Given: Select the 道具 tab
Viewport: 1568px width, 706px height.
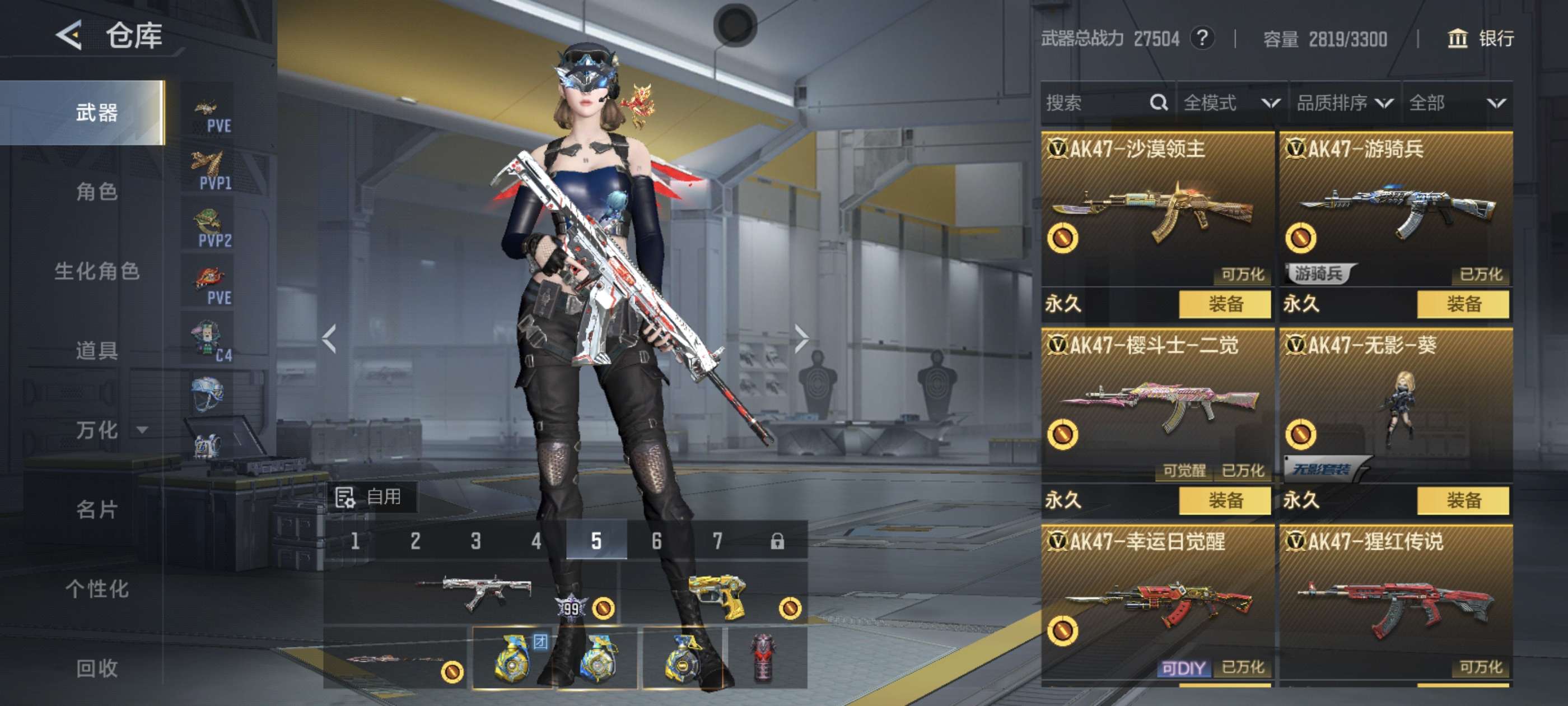Looking at the screenshot, I should (97, 350).
